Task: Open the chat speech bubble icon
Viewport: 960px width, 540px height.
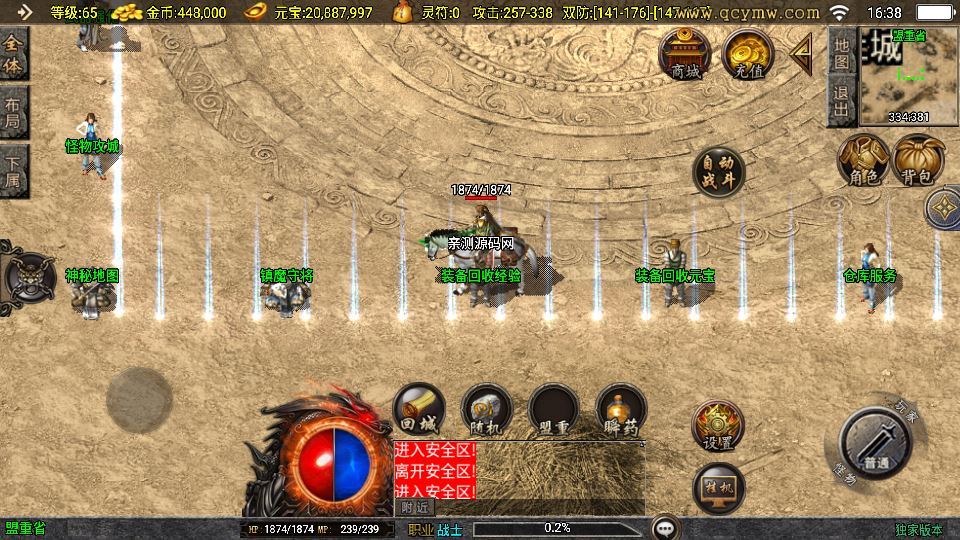Action: click(664, 527)
